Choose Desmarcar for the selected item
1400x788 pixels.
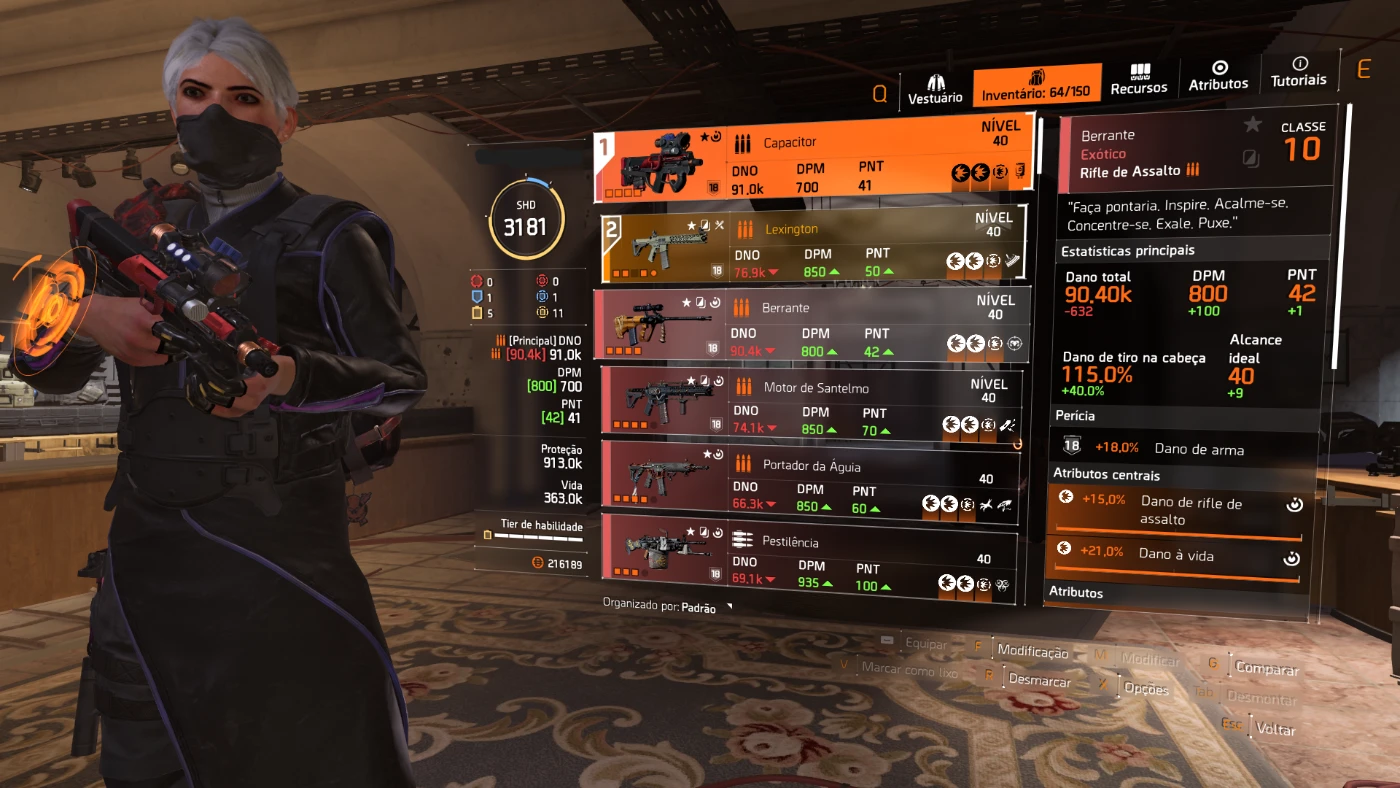click(x=1039, y=681)
